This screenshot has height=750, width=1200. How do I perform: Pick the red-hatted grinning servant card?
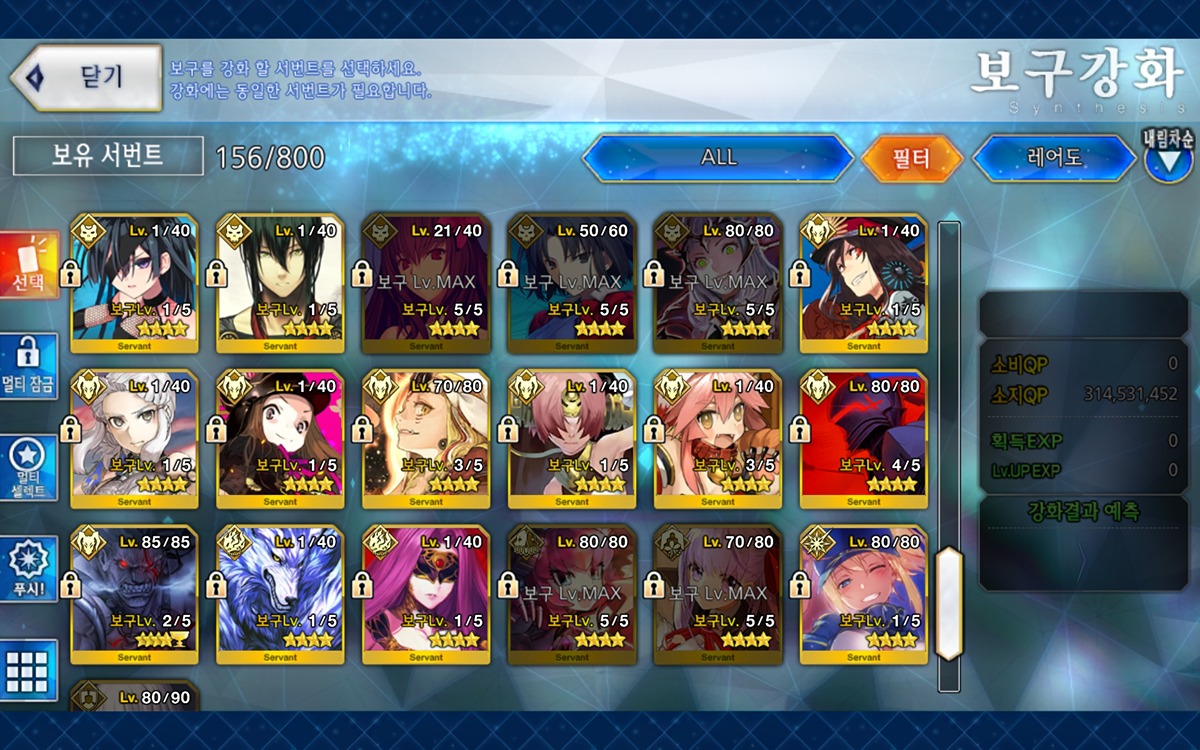[x=864, y=283]
